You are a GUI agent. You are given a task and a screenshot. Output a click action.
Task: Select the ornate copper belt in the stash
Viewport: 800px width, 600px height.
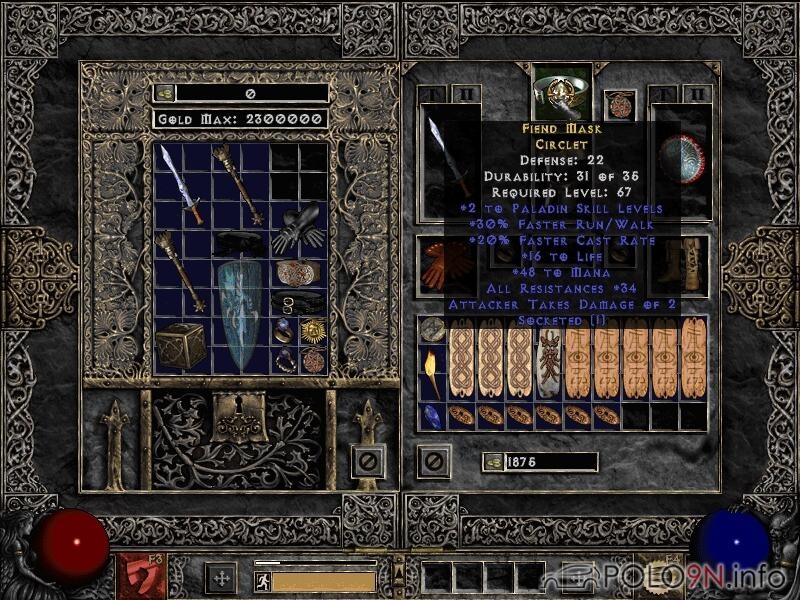[297, 273]
